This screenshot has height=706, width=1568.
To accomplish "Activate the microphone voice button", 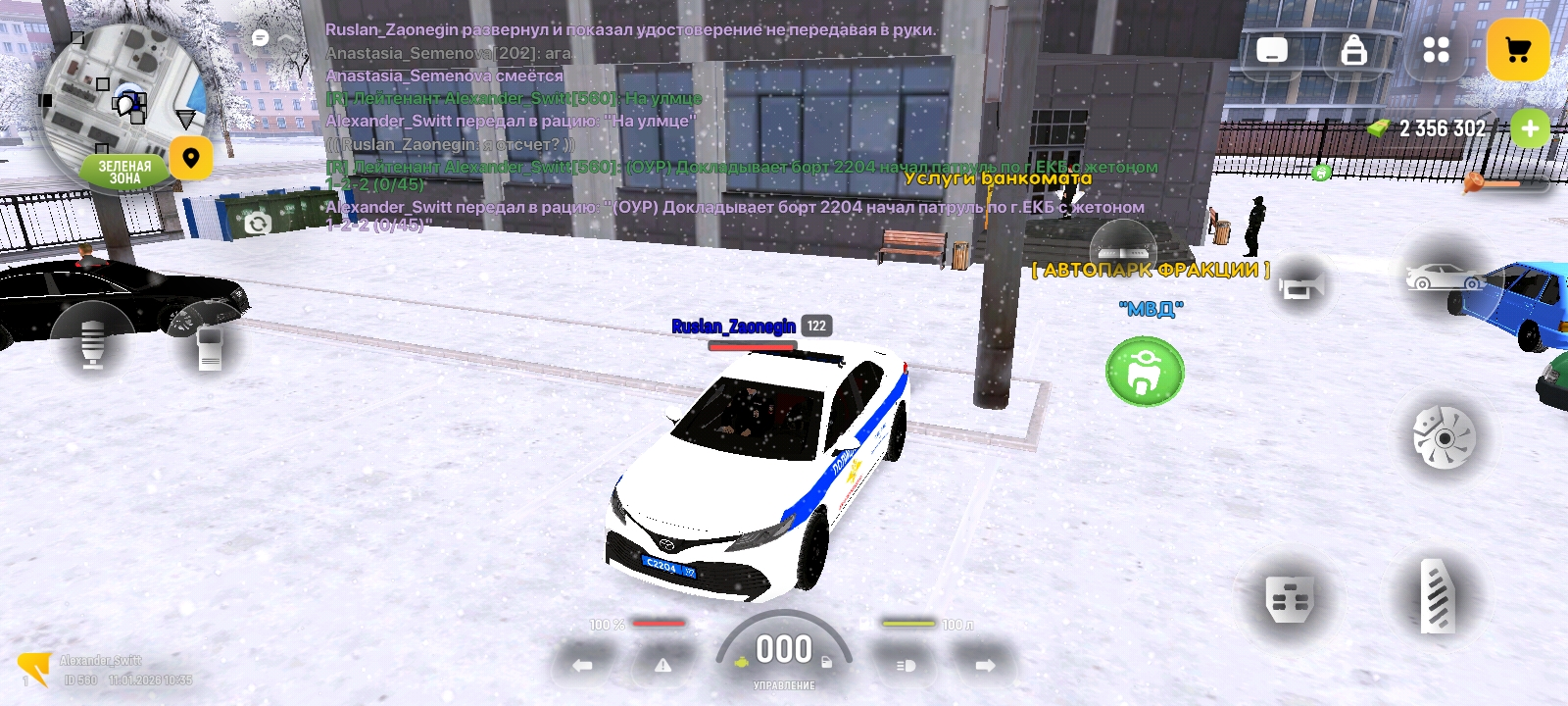I will (92, 345).
